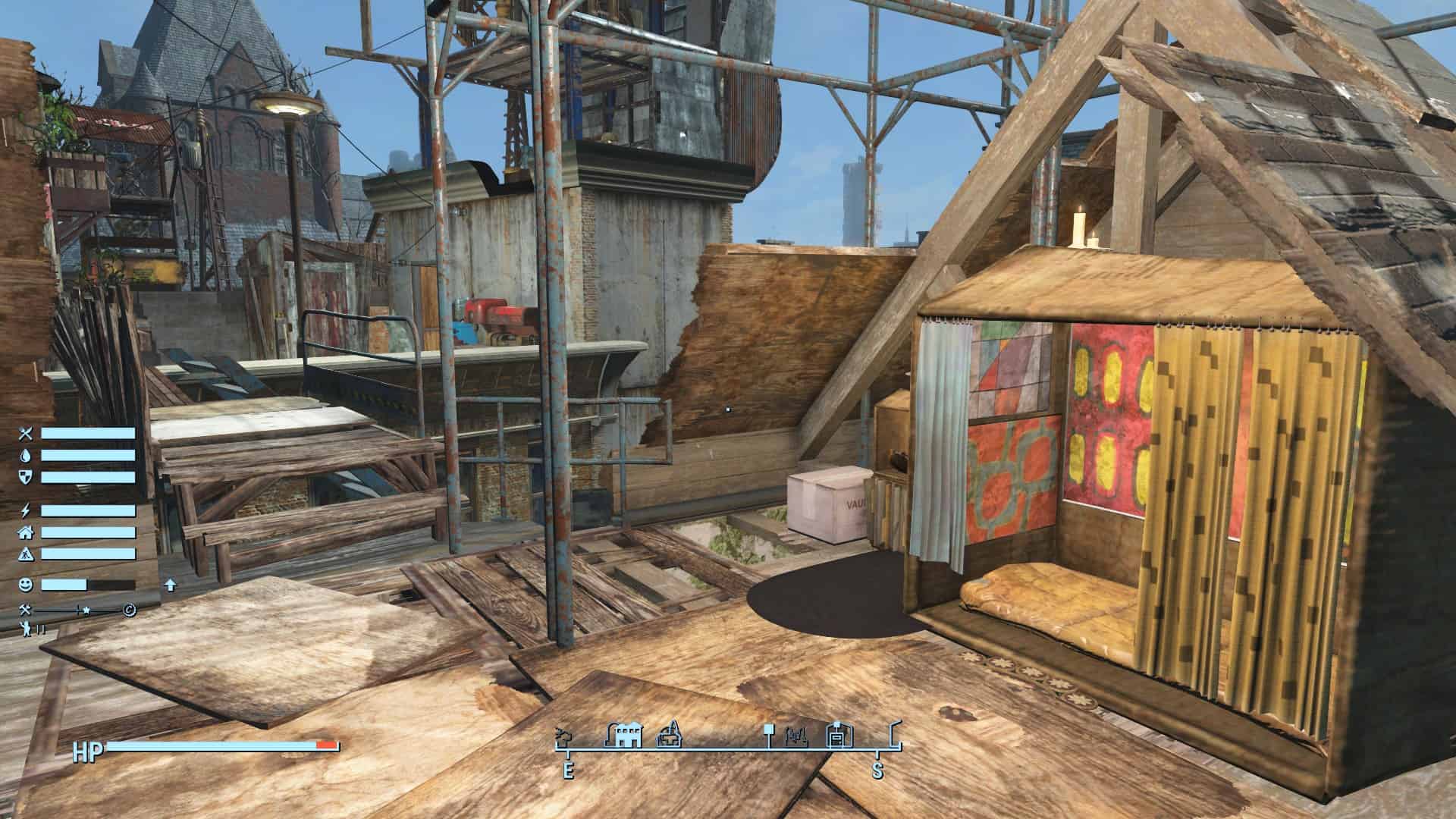Select the factory building compass marker
The height and width of the screenshot is (819, 1456).
click(x=624, y=734)
